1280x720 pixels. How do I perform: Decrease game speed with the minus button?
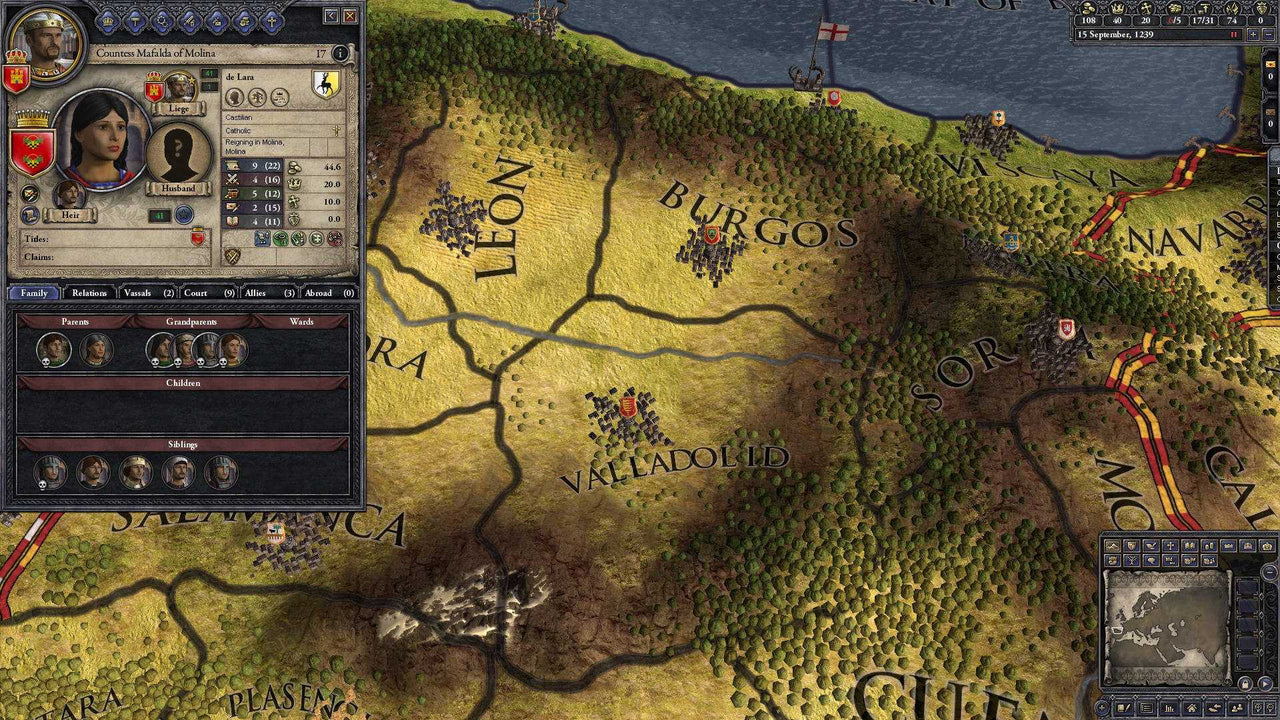[1270, 34]
